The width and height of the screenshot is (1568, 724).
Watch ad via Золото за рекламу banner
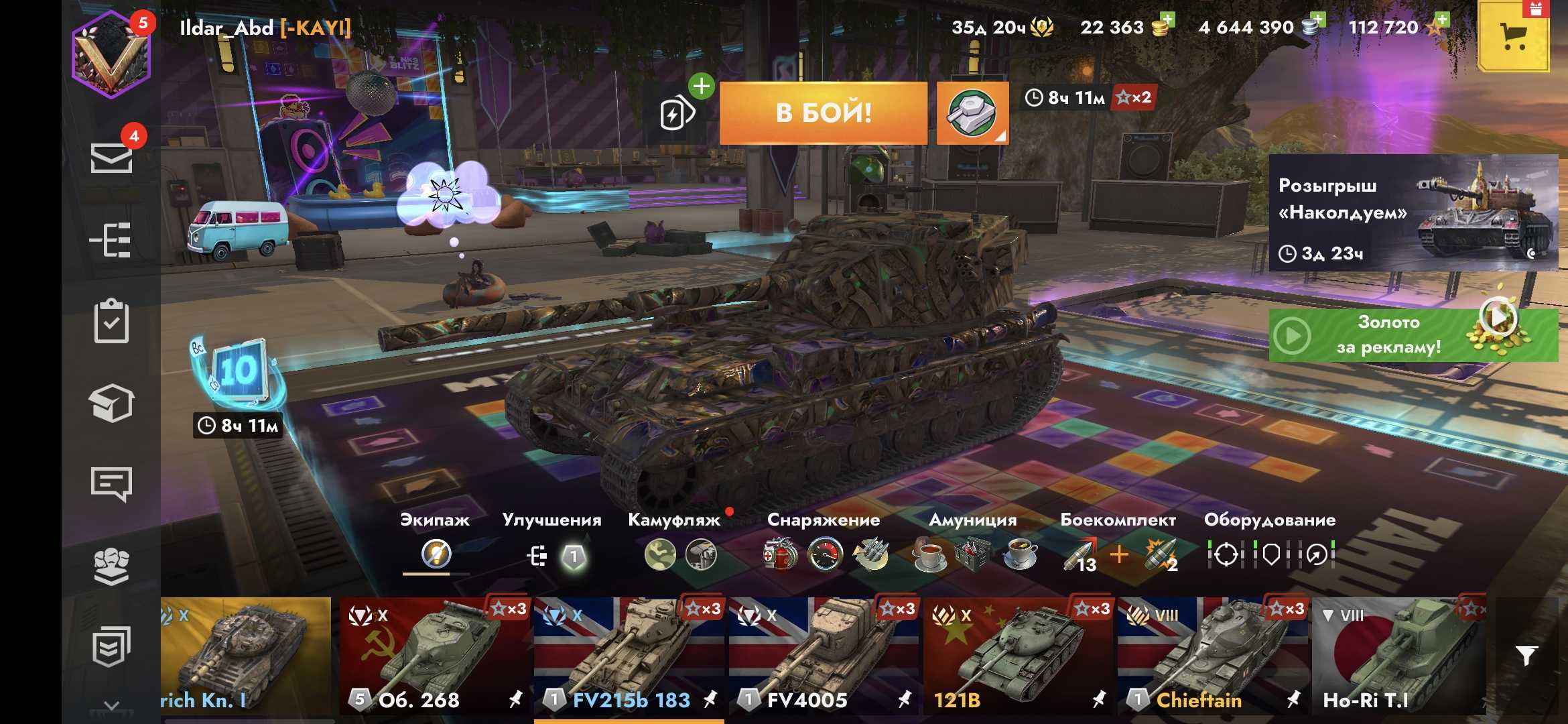[1413, 335]
